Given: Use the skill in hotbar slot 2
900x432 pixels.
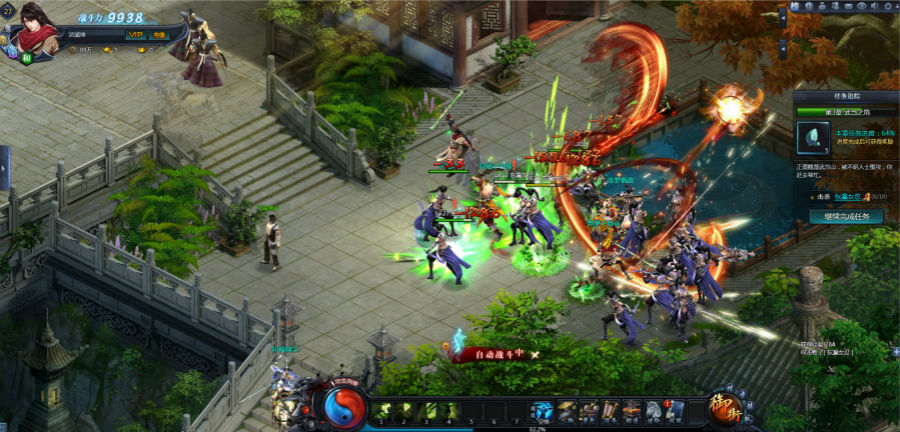Looking at the screenshot, I should click(x=405, y=409).
